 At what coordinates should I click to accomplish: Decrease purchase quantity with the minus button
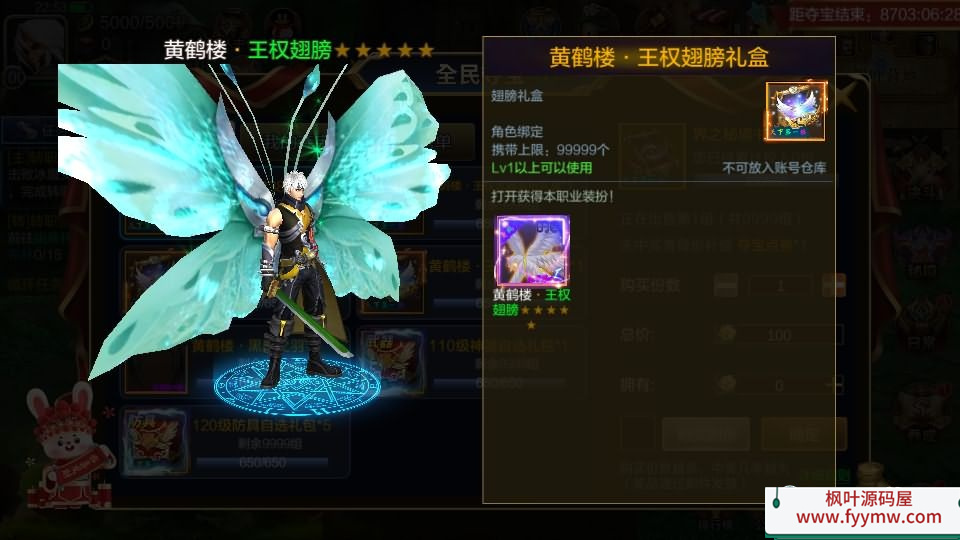[727, 285]
